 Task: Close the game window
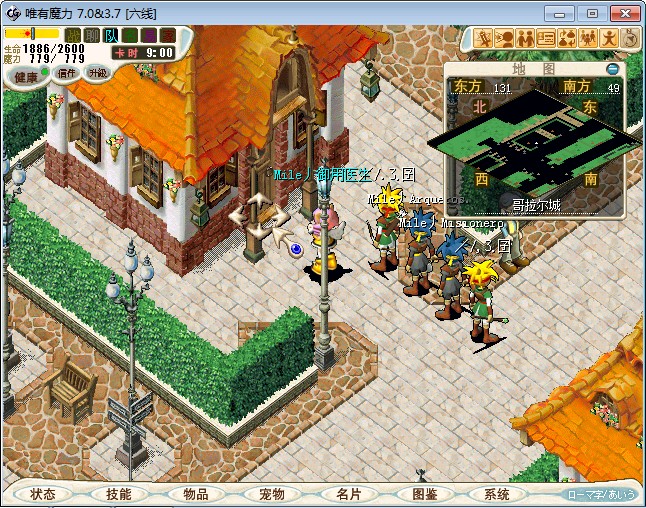[x=623, y=13]
